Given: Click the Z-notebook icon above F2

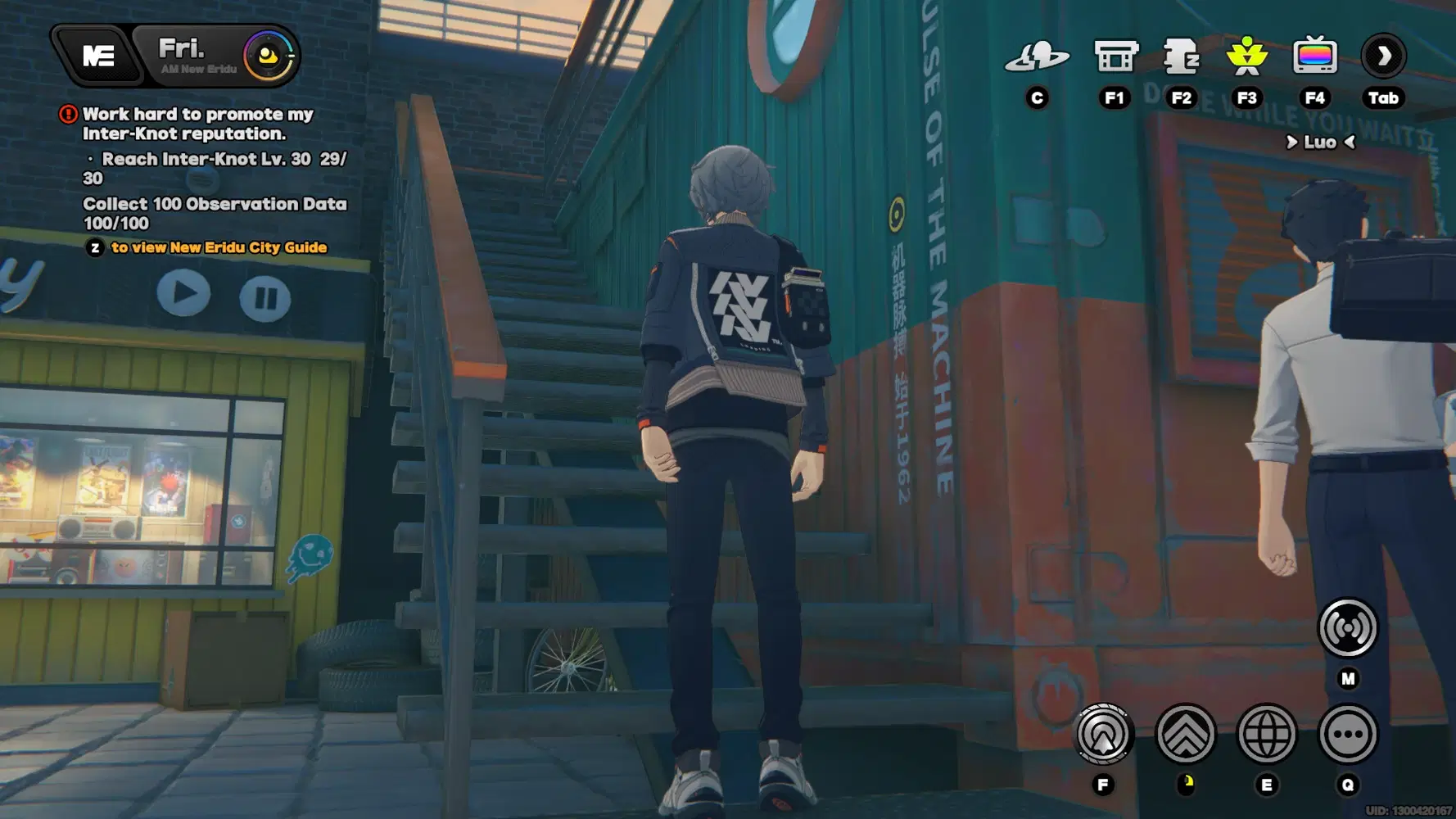Looking at the screenshot, I should pyautogui.click(x=1182, y=56).
